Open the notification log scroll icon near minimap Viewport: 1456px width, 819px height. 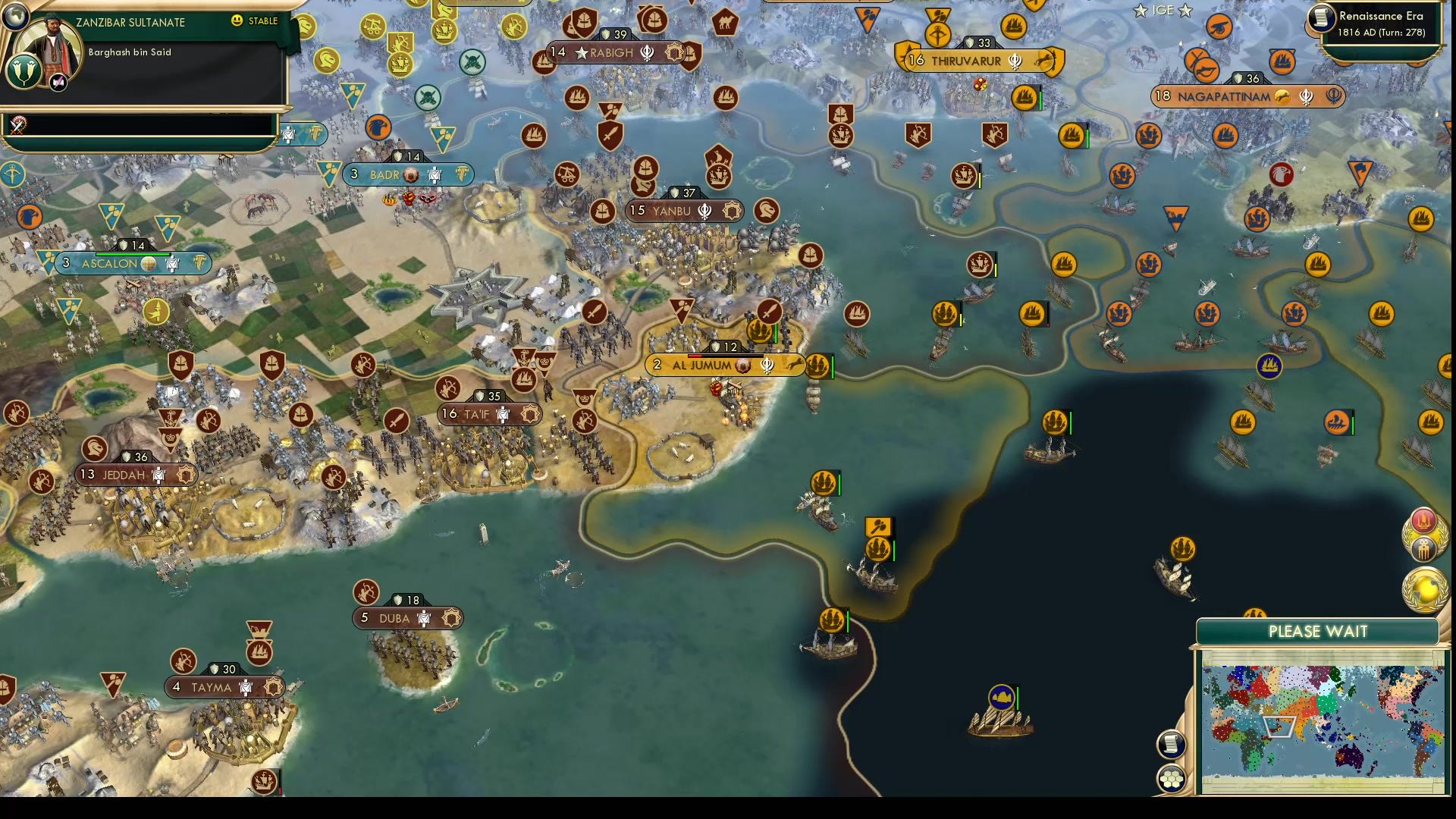point(1172,743)
